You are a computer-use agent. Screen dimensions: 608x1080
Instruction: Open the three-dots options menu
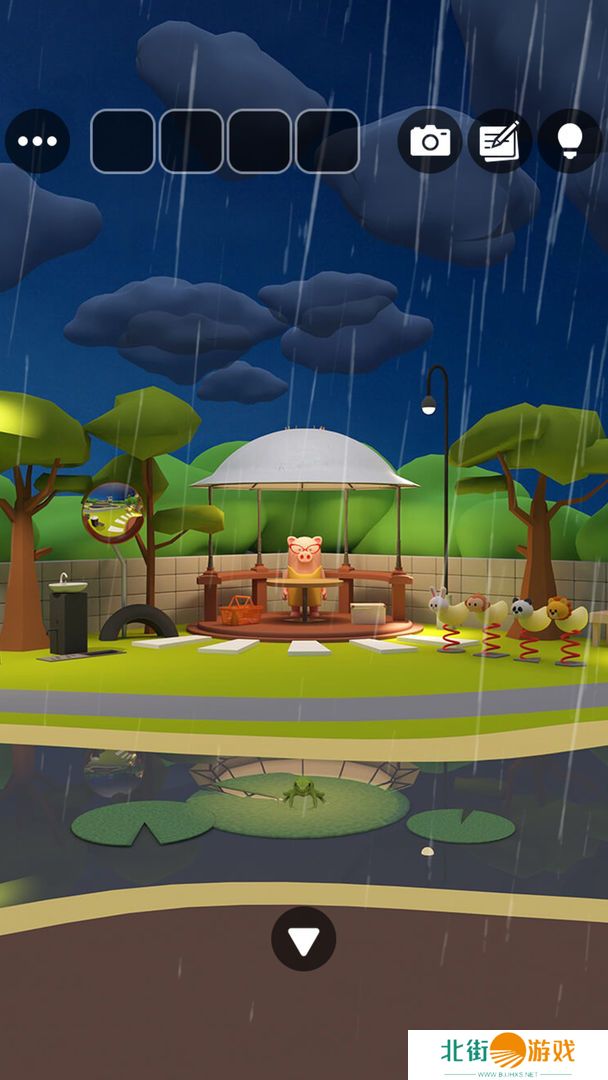[x=37, y=141]
